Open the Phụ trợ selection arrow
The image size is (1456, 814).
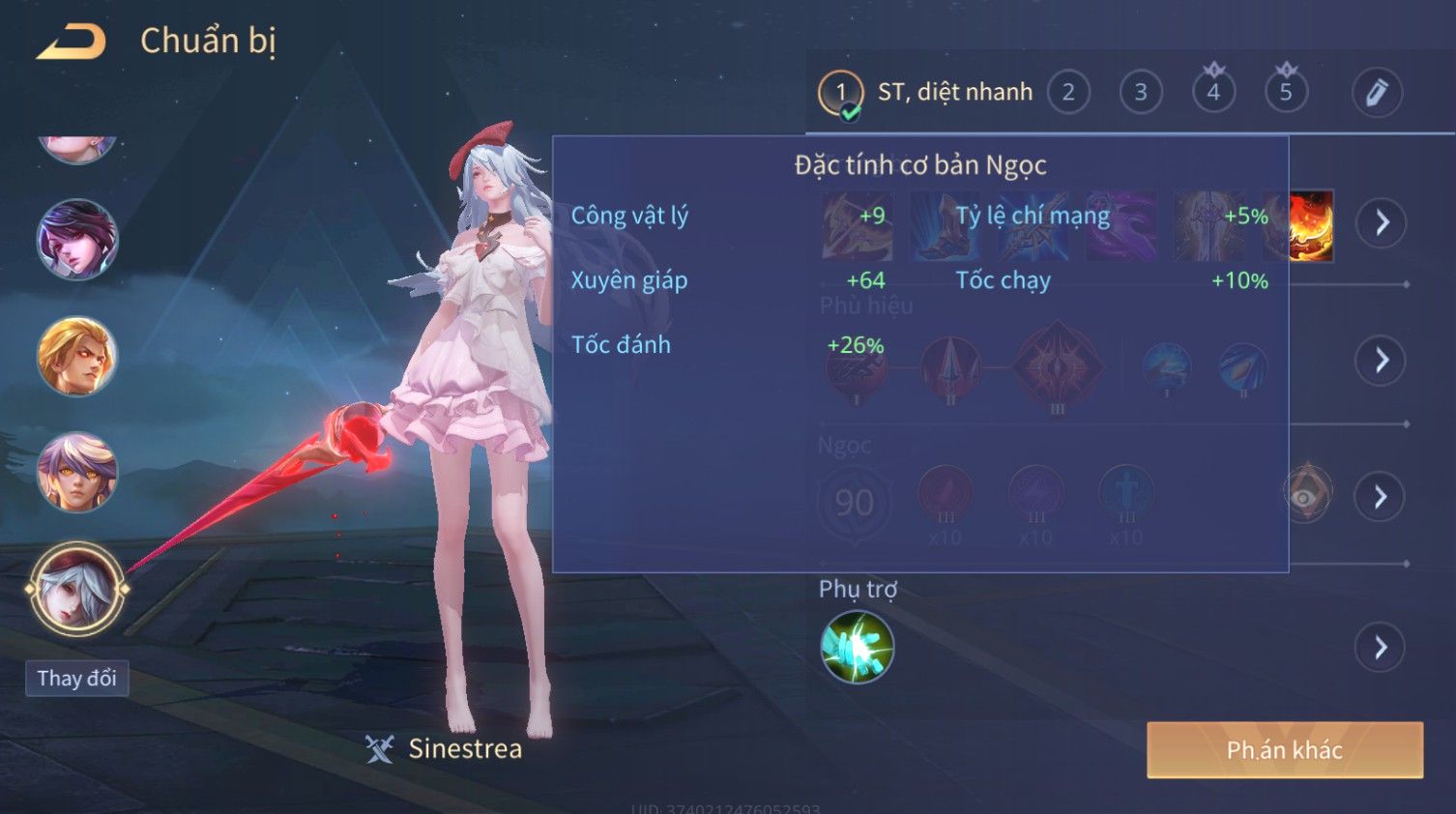[1382, 648]
